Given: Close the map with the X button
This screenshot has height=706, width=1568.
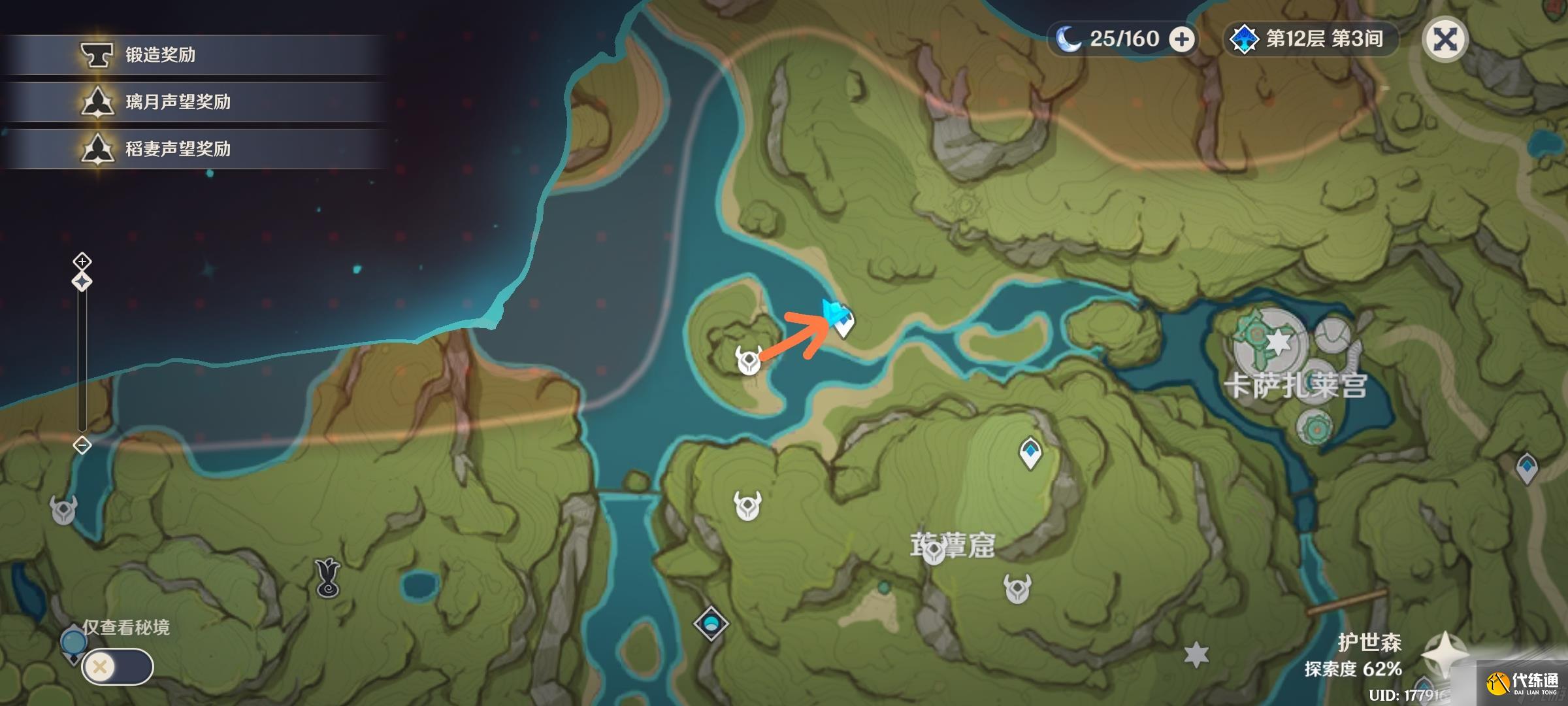Looking at the screenshot, I should coord(1445,40).
